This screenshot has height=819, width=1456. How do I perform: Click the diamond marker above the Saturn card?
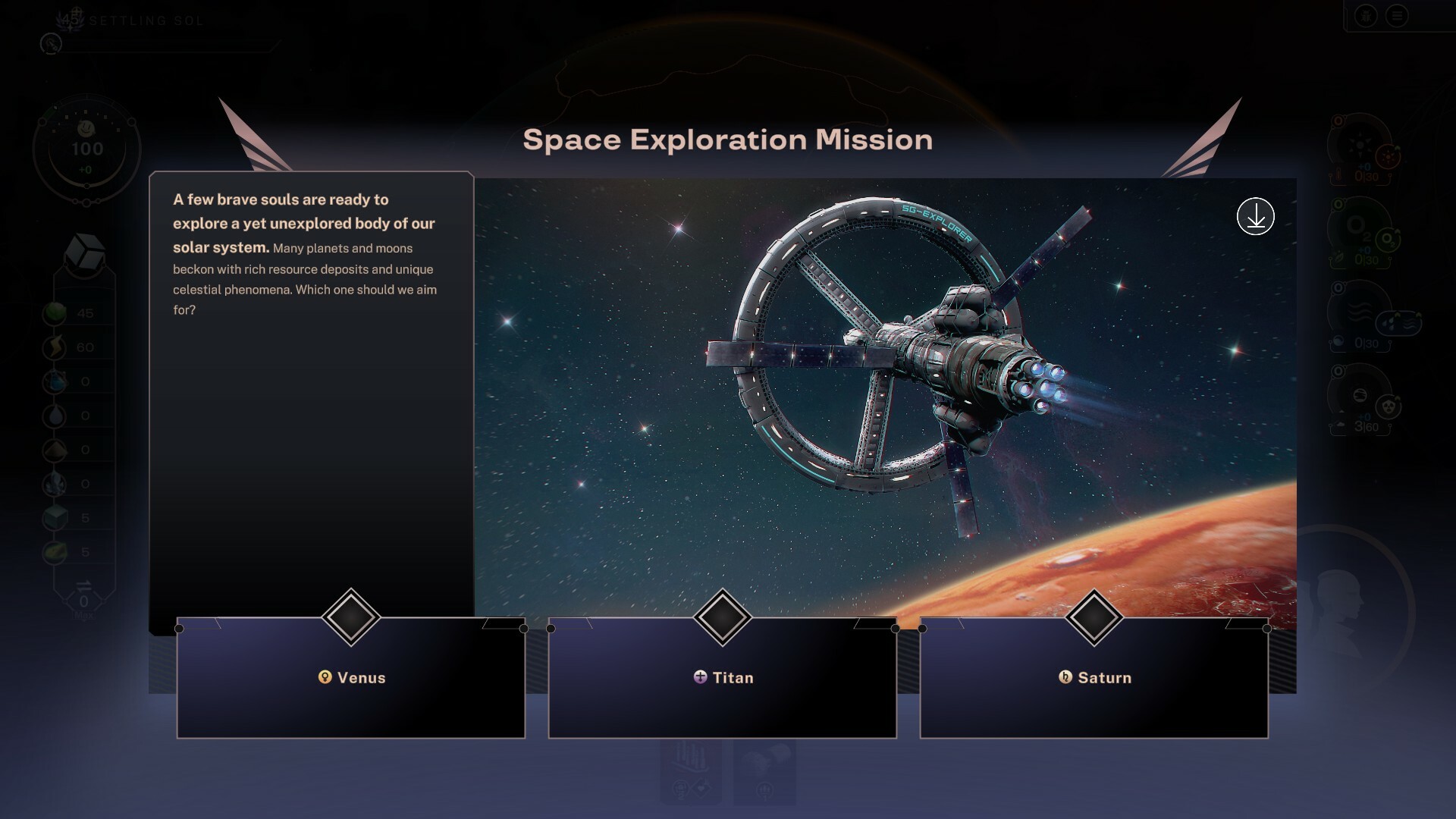point(1094,617)
